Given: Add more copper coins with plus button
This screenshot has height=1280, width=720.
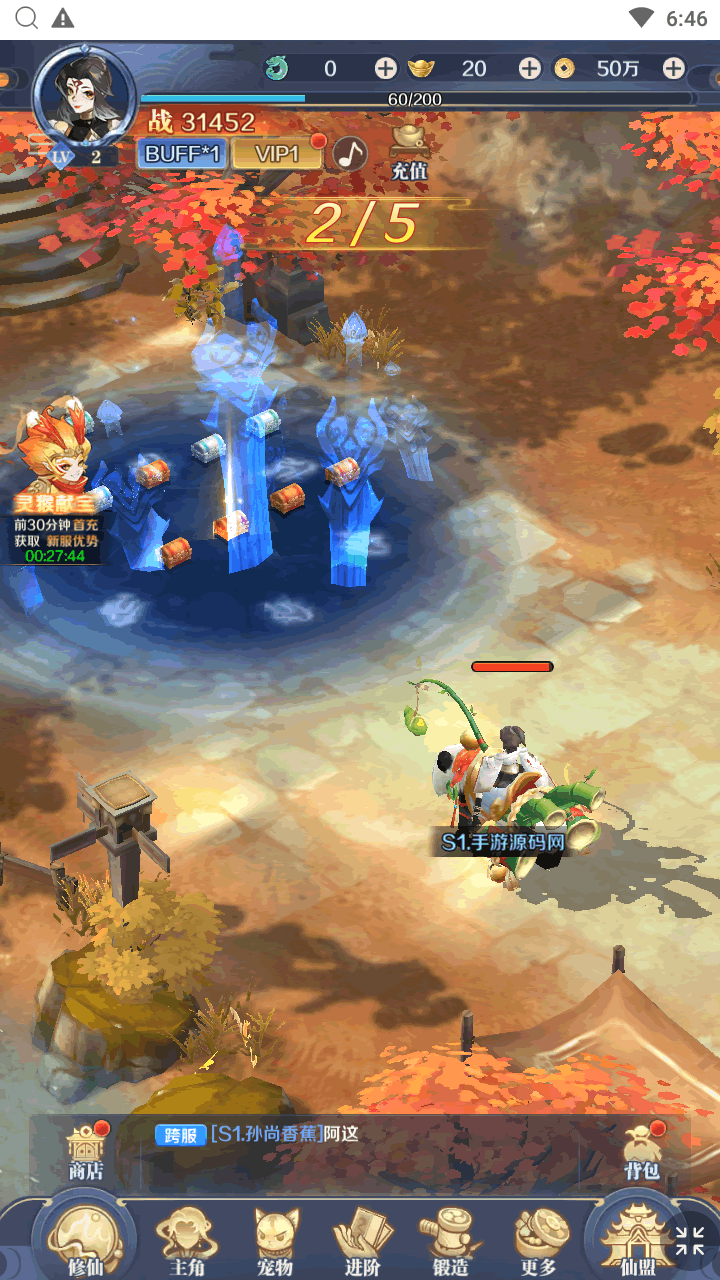Looking at the screenshot, I should (x=673, y=68).
